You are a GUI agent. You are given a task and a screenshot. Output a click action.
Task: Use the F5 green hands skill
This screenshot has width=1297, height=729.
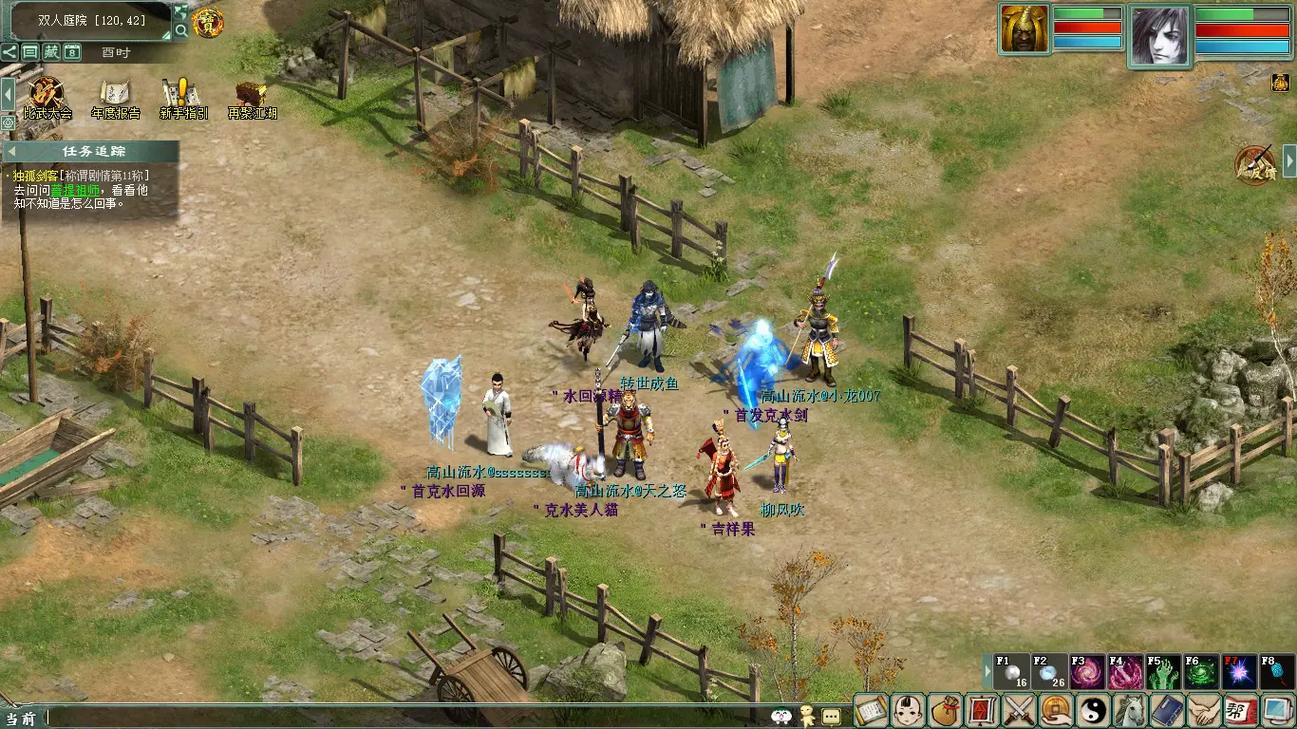tap(1163, 672)
